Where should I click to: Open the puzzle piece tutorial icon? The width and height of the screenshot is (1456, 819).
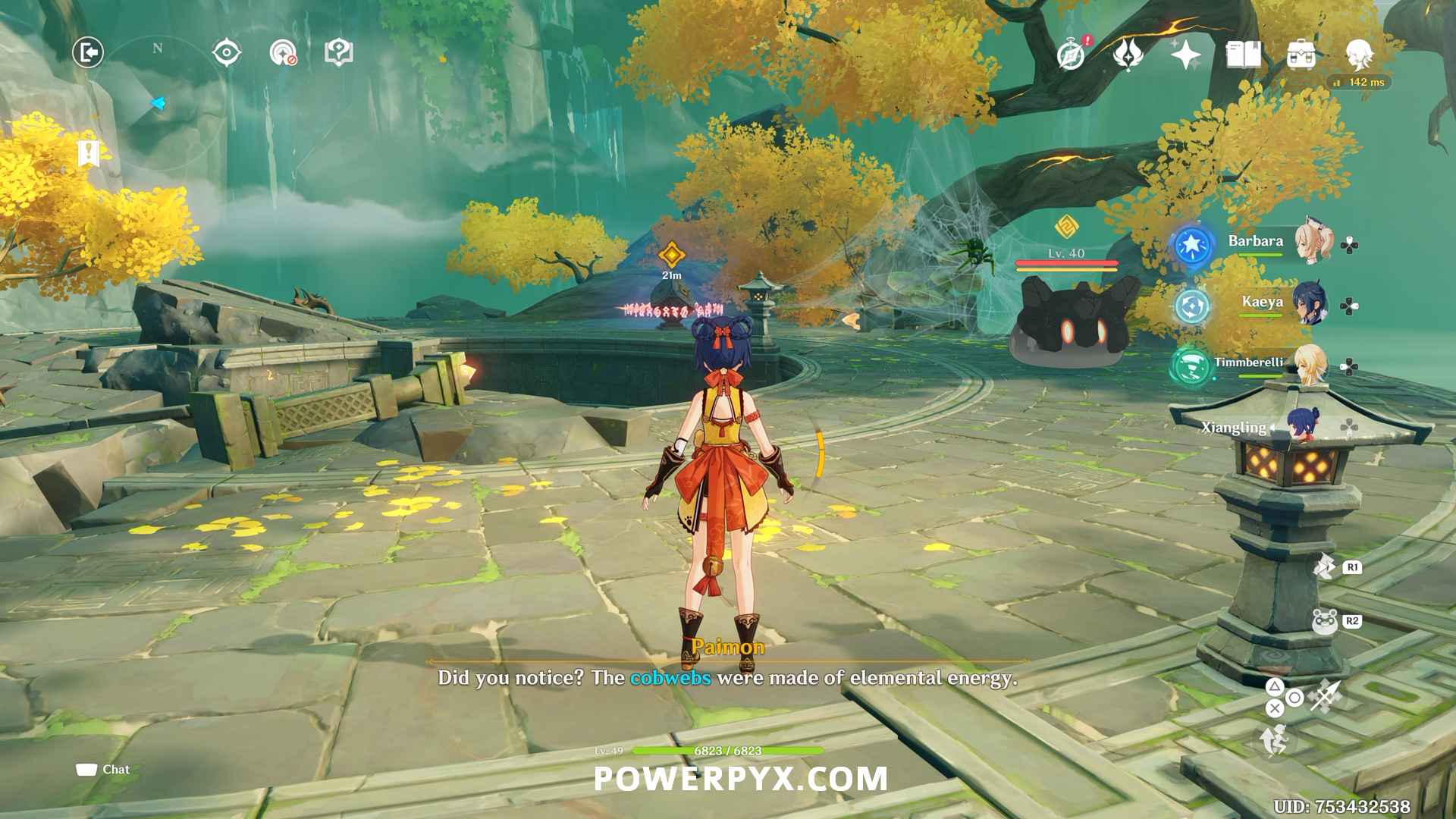coord(338,53)
